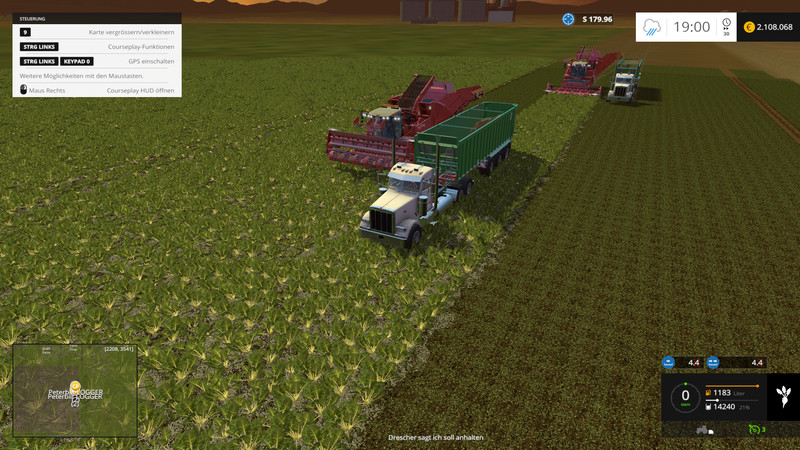Click the gold euro coin money icon
800x450 pixels.
point(749,27)
